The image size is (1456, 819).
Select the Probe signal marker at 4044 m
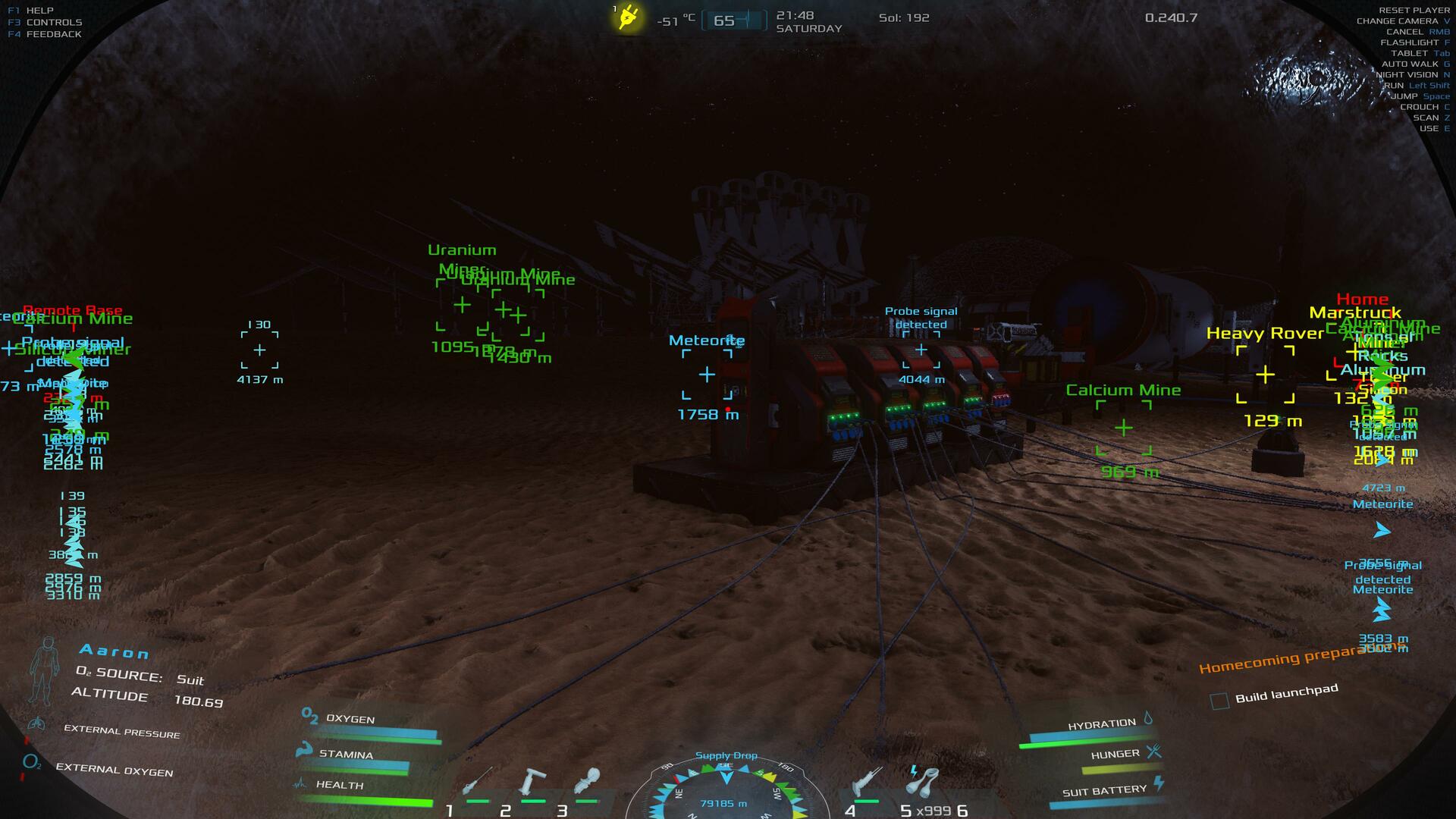pyautogui.click(x=921, y=350)
